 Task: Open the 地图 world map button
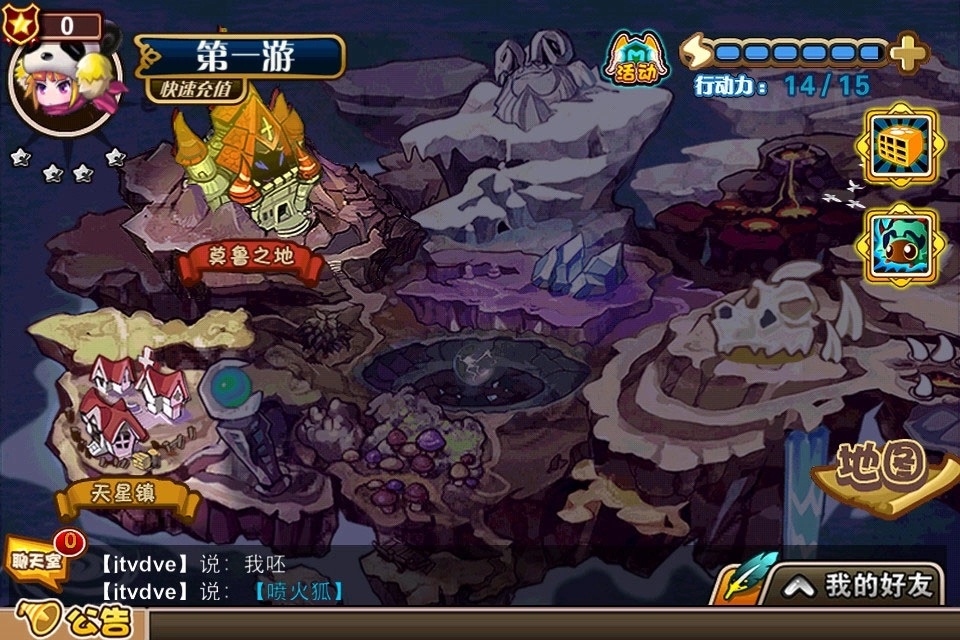tap(880, 469)
